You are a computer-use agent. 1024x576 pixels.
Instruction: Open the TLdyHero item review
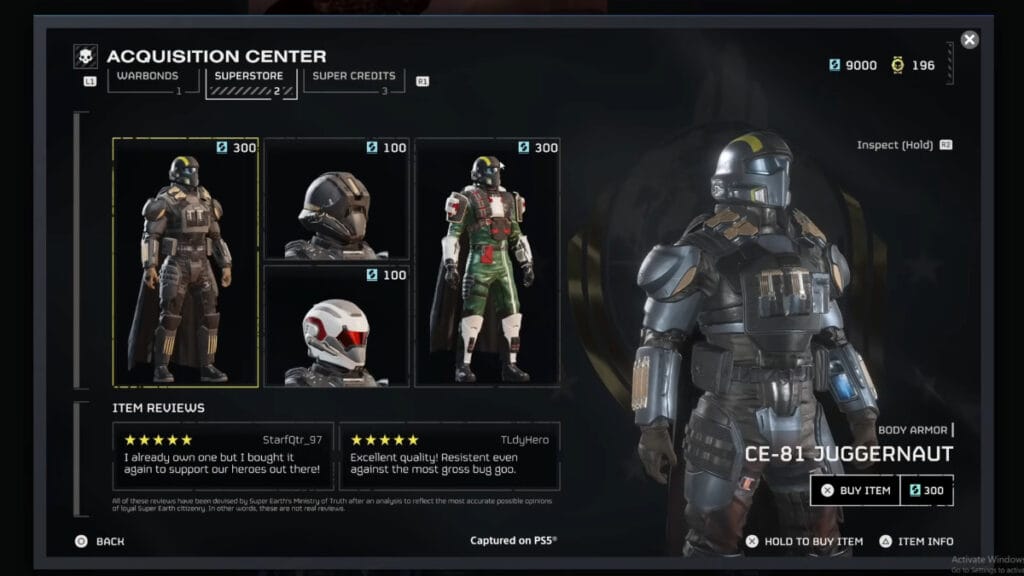pyautogui.click(x=449, y=457)
